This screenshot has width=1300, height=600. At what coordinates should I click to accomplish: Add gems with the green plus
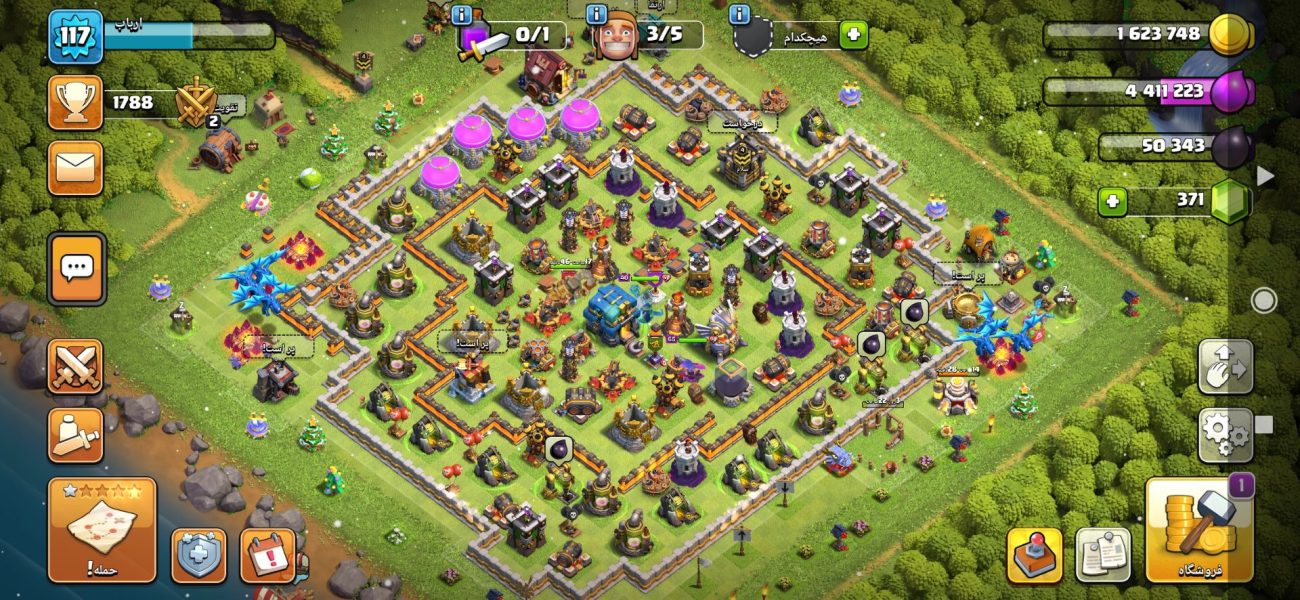coord(1112,201)
